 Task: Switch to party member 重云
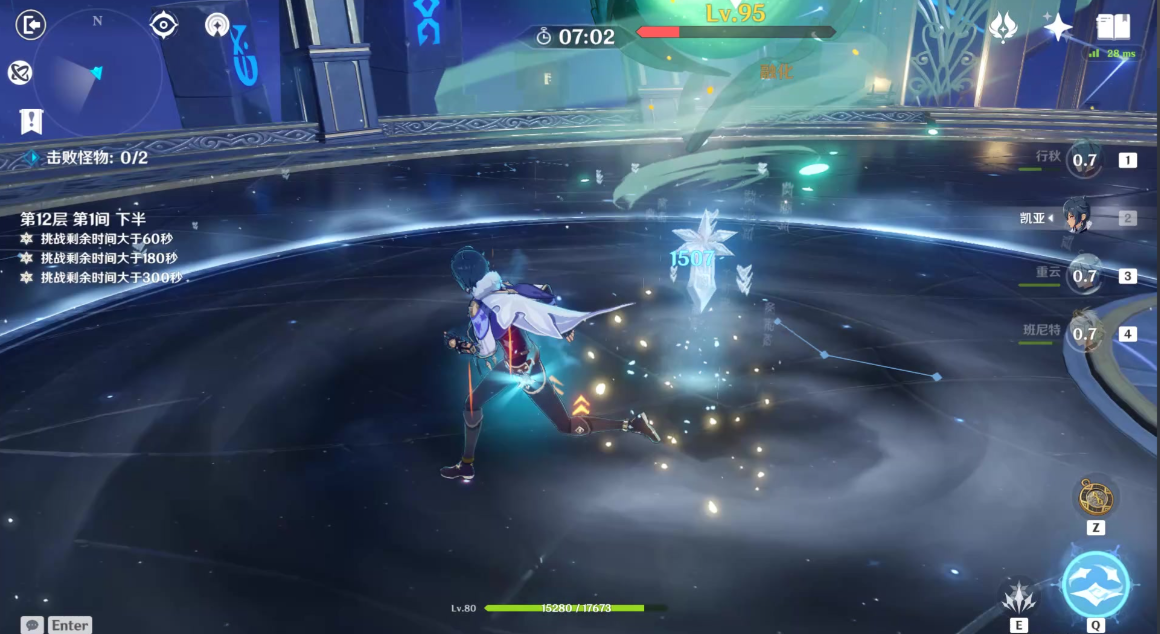[1084, 275]
